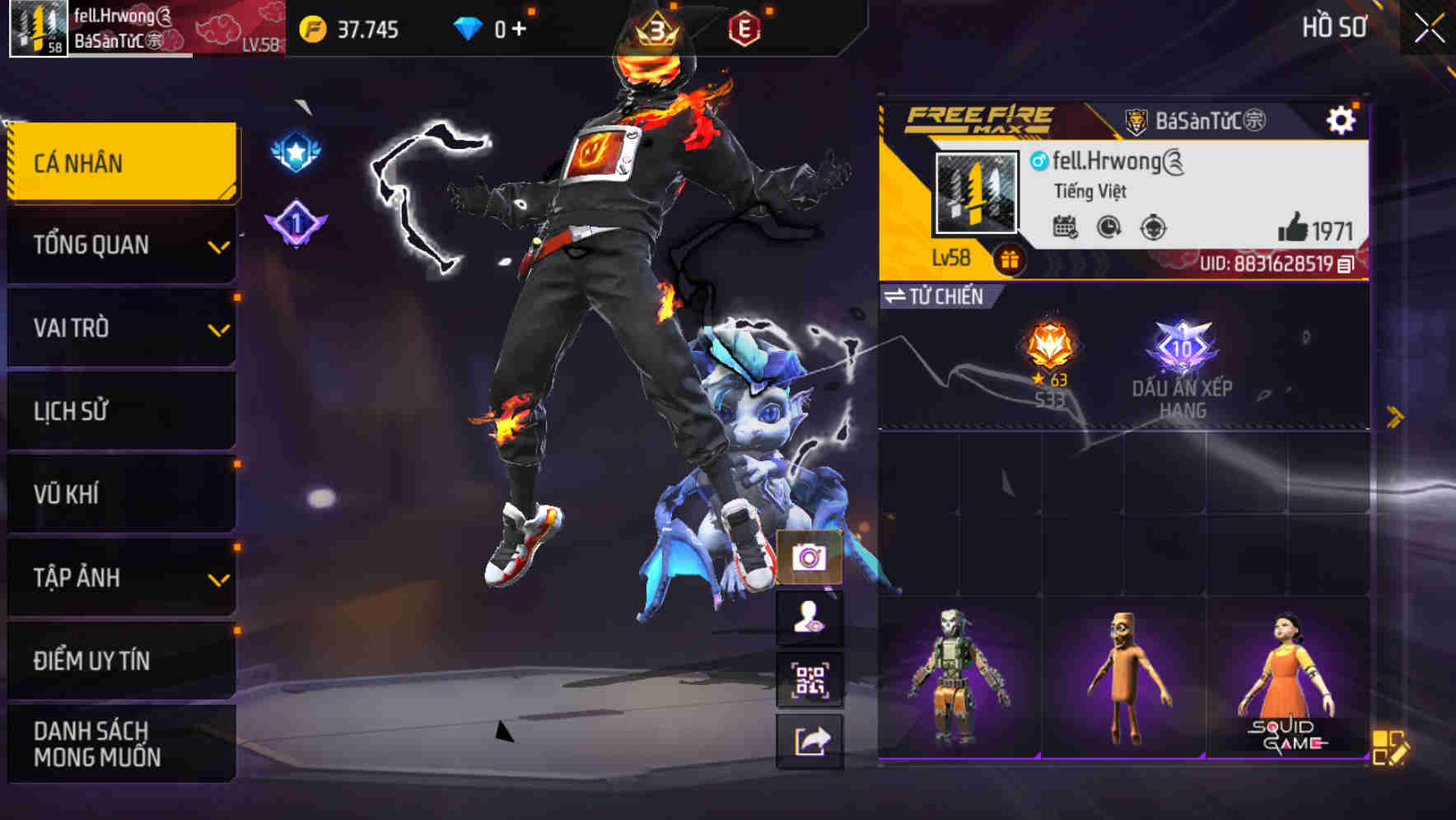Screen dimensions: 1456x820
Task: Open the settings gear on the profile card
Action: pyautogui.click(x=1342, y=119)
